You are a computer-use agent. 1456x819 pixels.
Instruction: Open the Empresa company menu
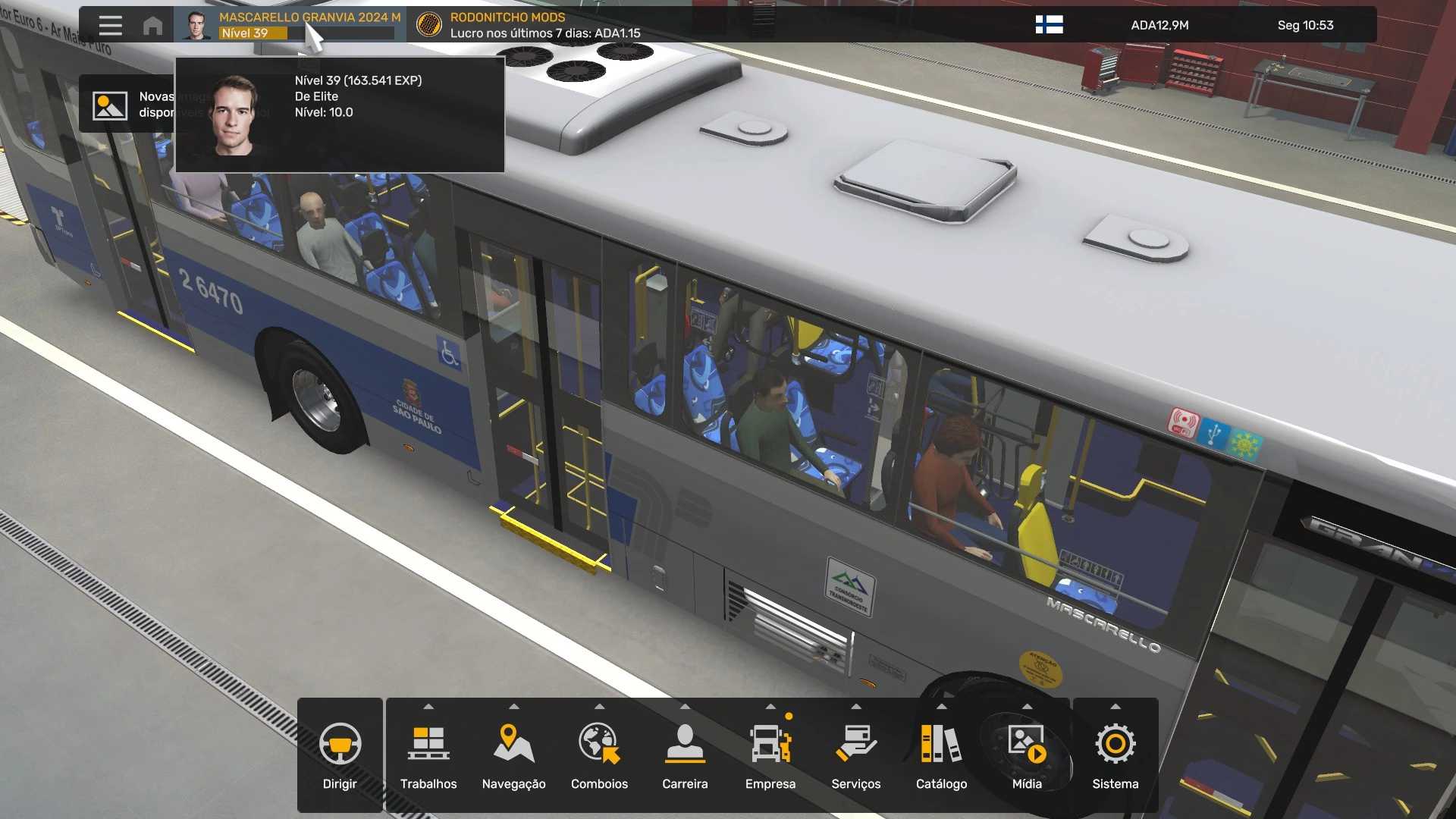pyautogui.click(x=770, y=755)
